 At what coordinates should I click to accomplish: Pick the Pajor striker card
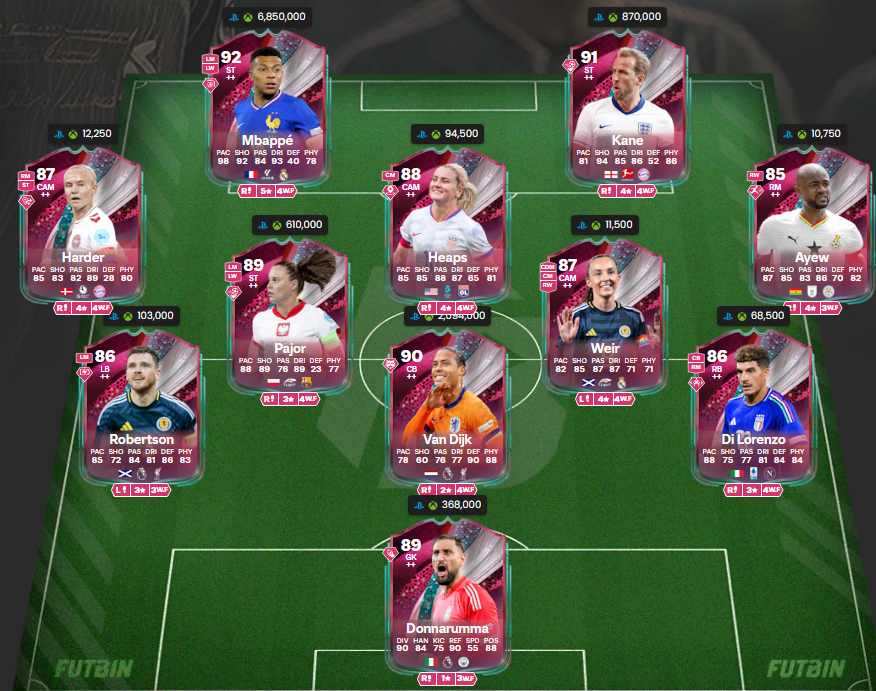click(288, 318)
